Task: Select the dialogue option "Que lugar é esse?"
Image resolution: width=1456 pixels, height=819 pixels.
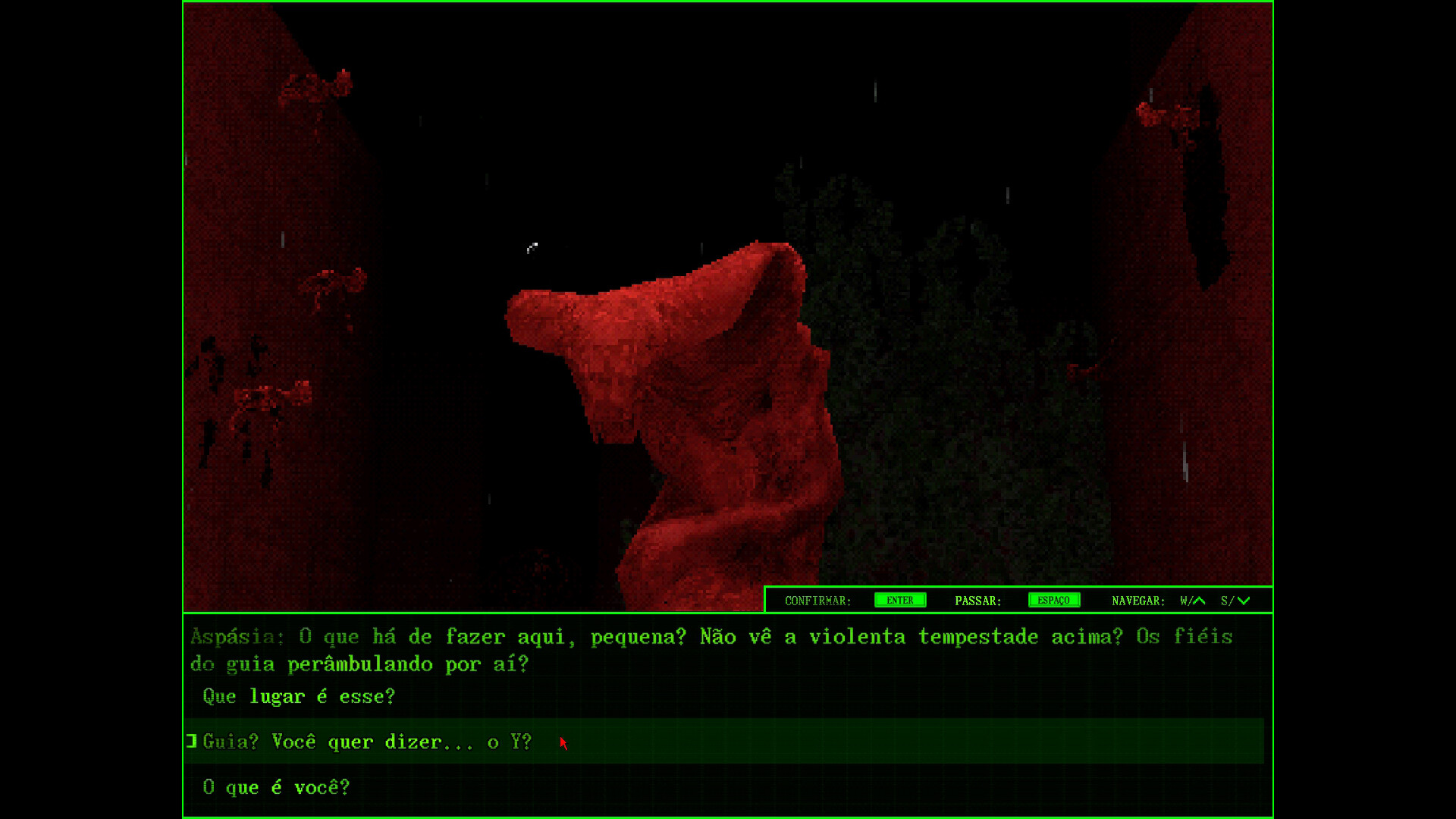Action: pos(298,696)
